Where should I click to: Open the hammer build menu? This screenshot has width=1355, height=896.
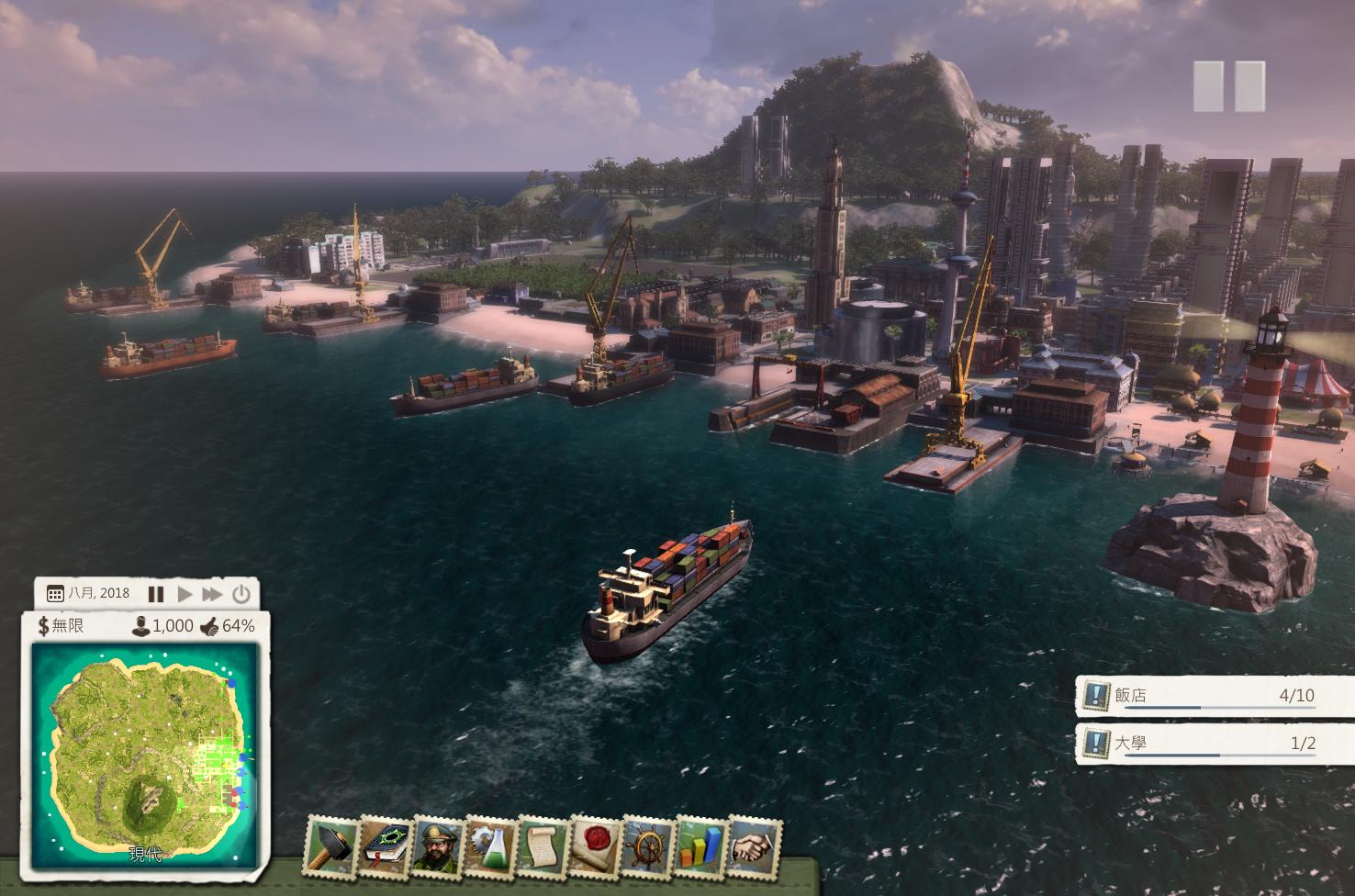[x=331, y=846]
